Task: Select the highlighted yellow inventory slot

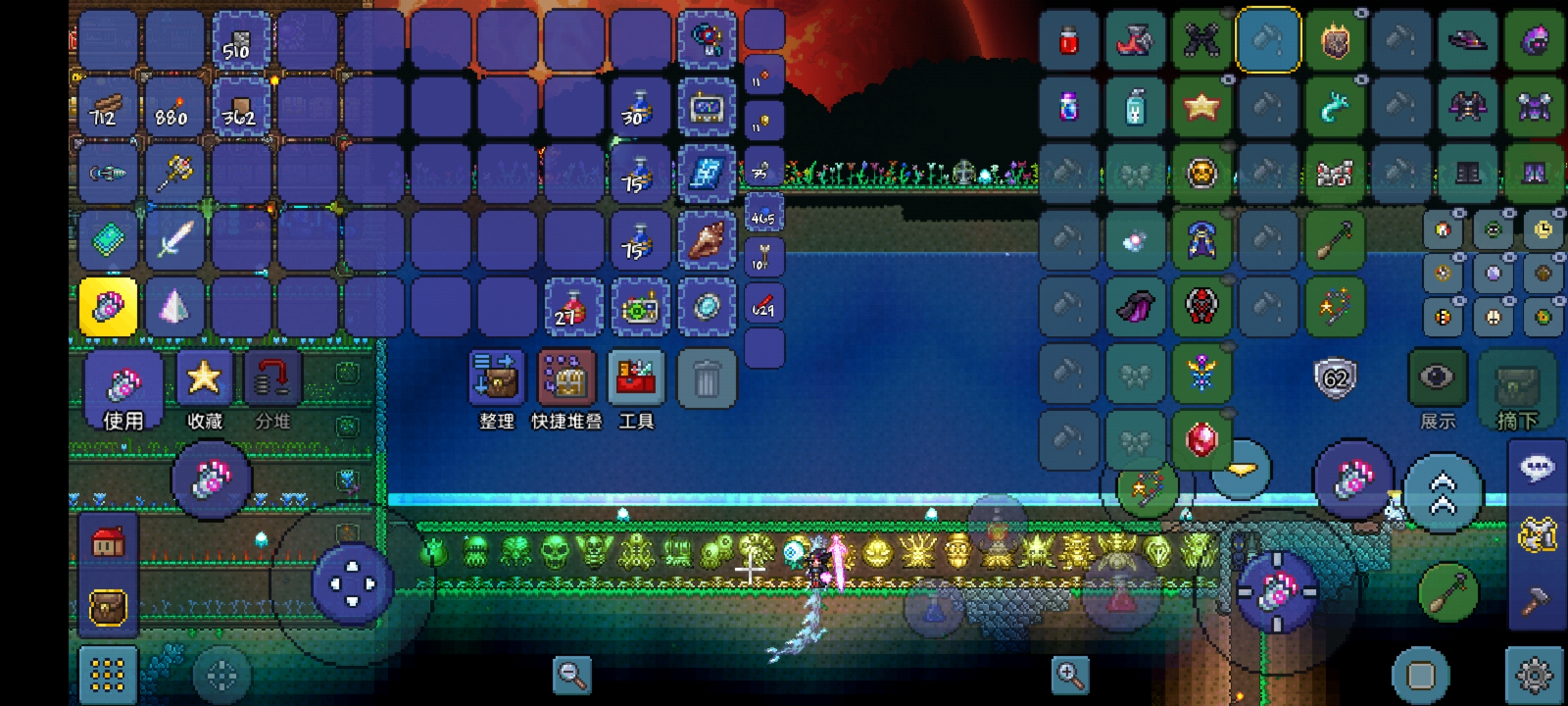Action: coord(108,307)
